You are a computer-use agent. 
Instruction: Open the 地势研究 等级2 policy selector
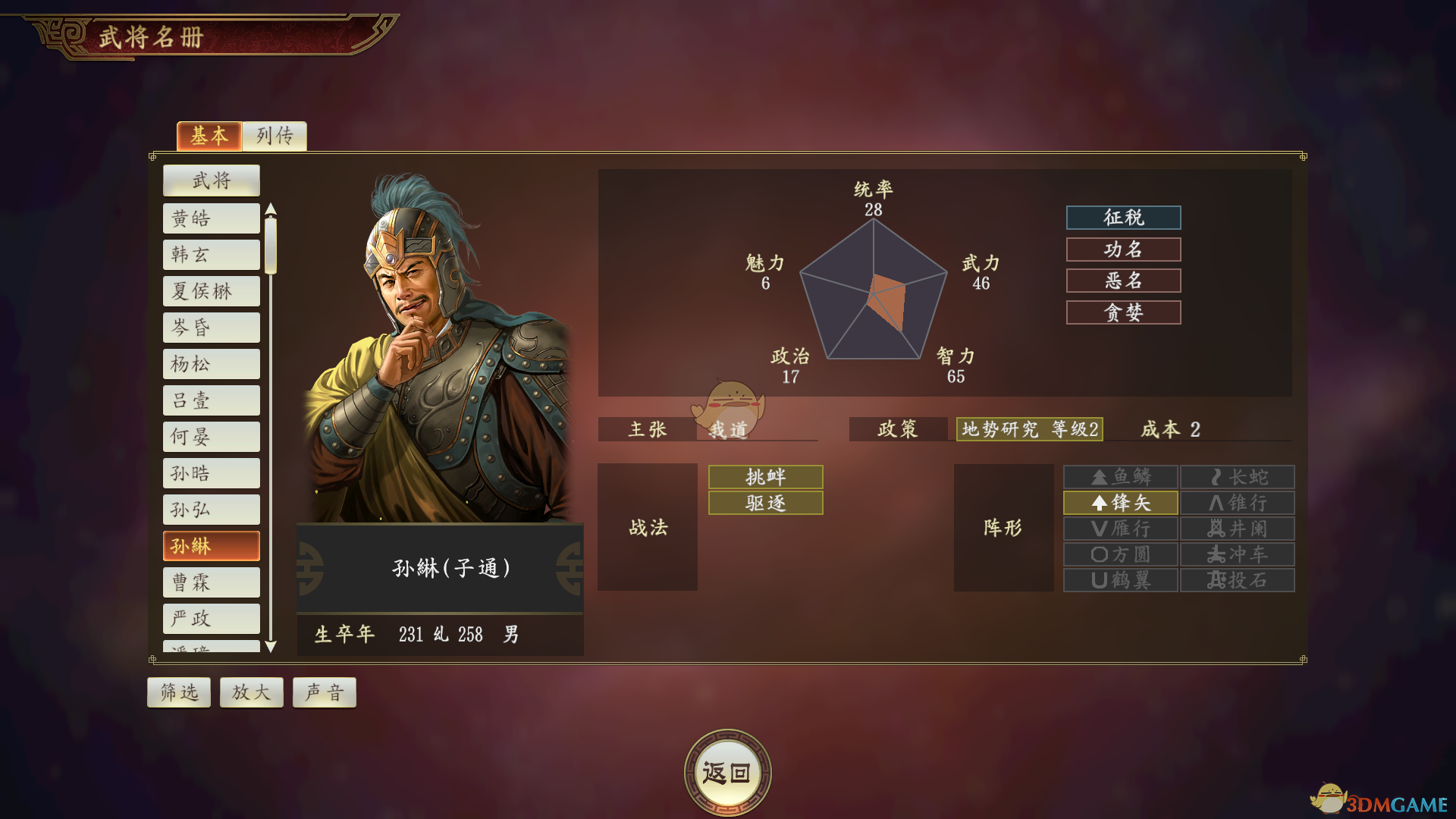point(1029,430)
